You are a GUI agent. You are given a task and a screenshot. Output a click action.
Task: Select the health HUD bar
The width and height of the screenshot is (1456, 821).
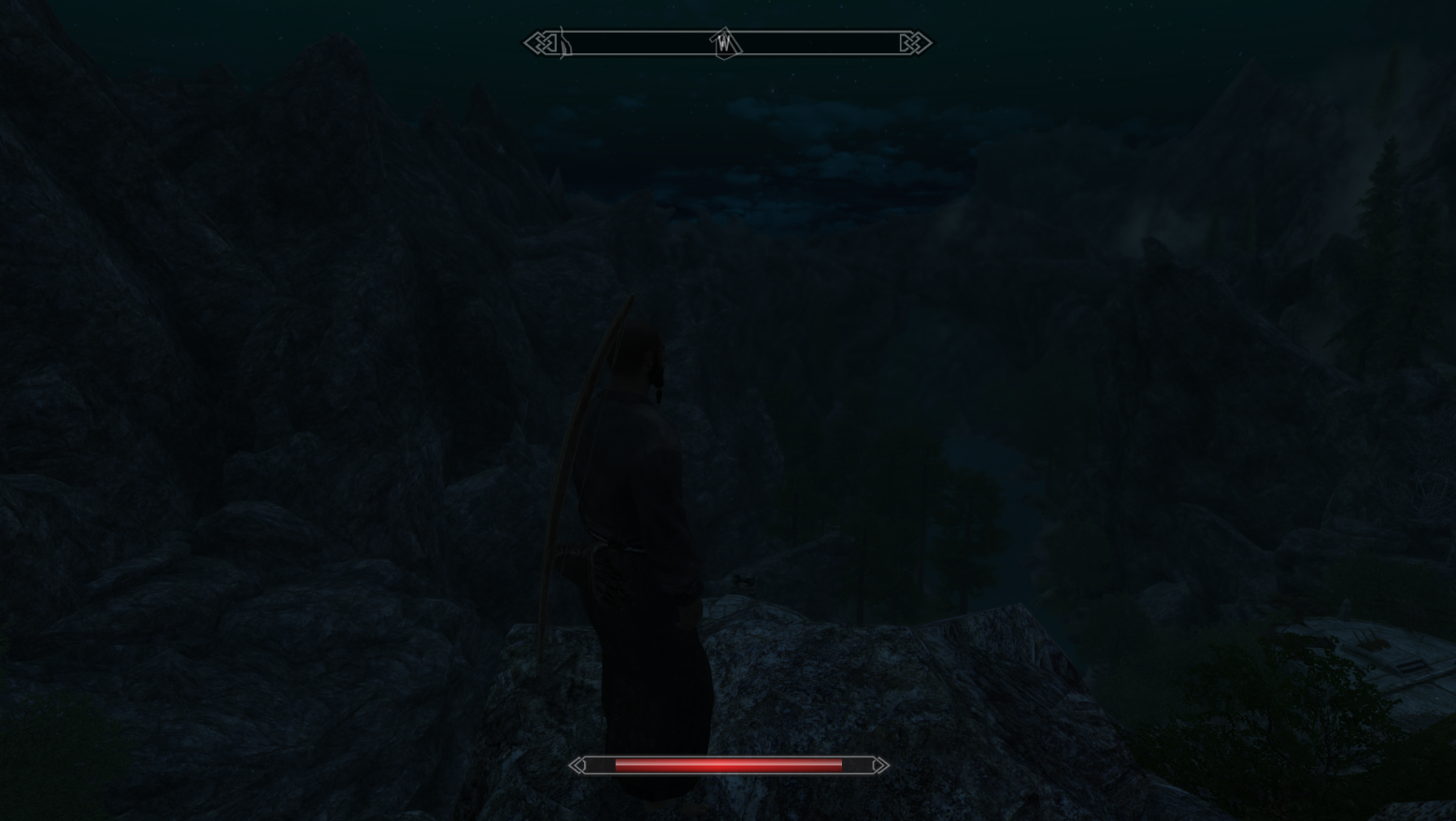[727, 765]
